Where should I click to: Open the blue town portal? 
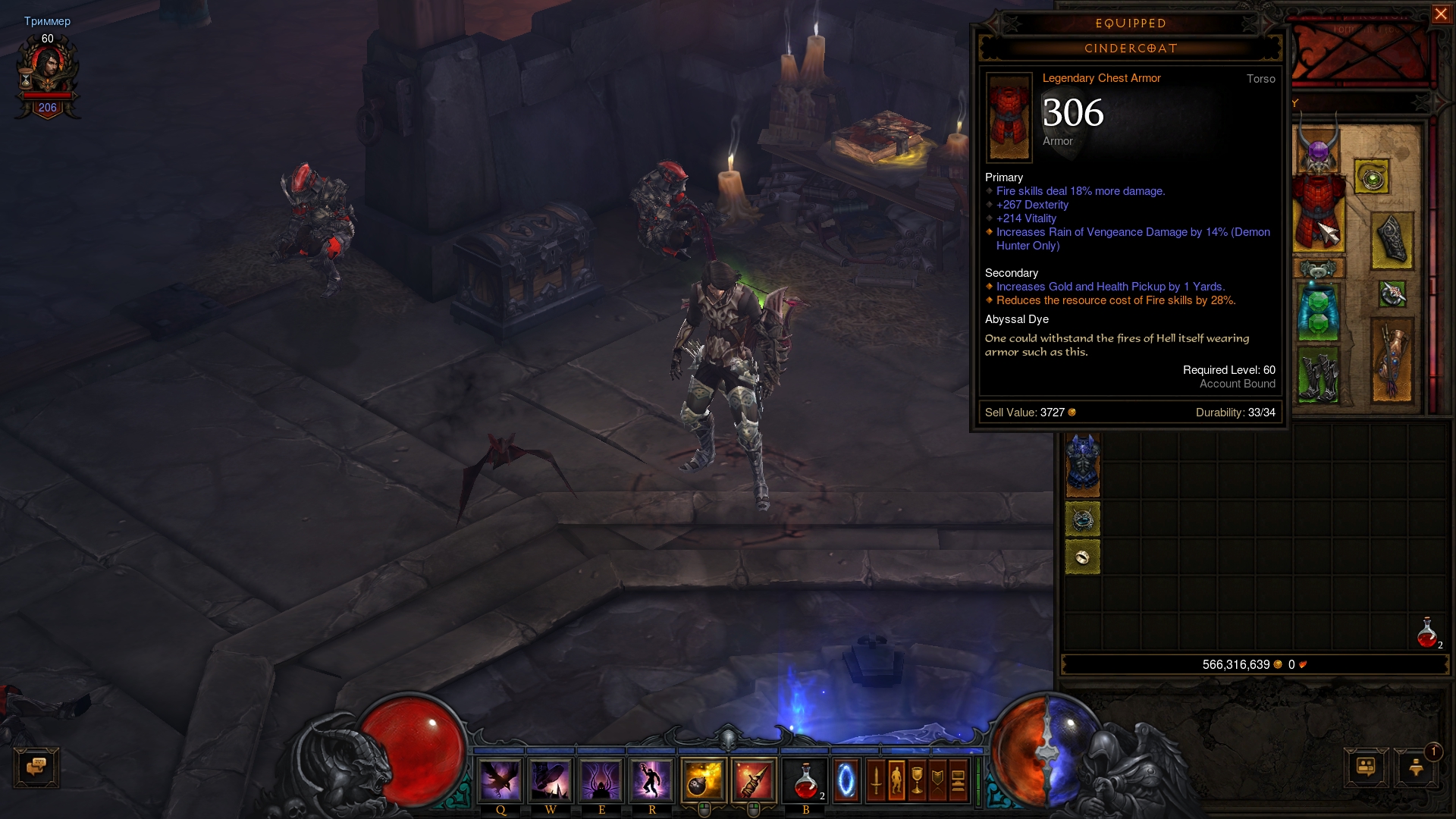pos(846,780)
